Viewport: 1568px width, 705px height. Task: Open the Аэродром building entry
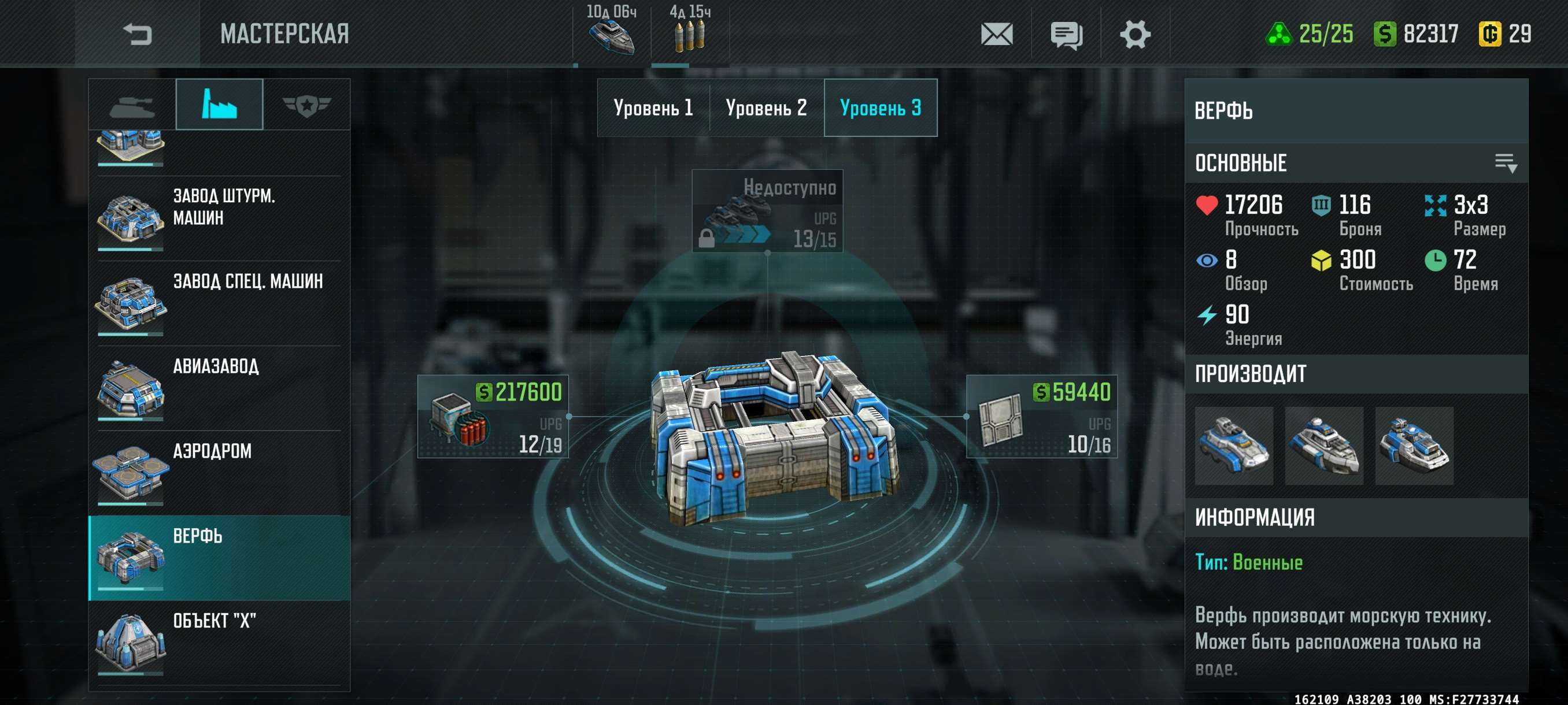219,473
